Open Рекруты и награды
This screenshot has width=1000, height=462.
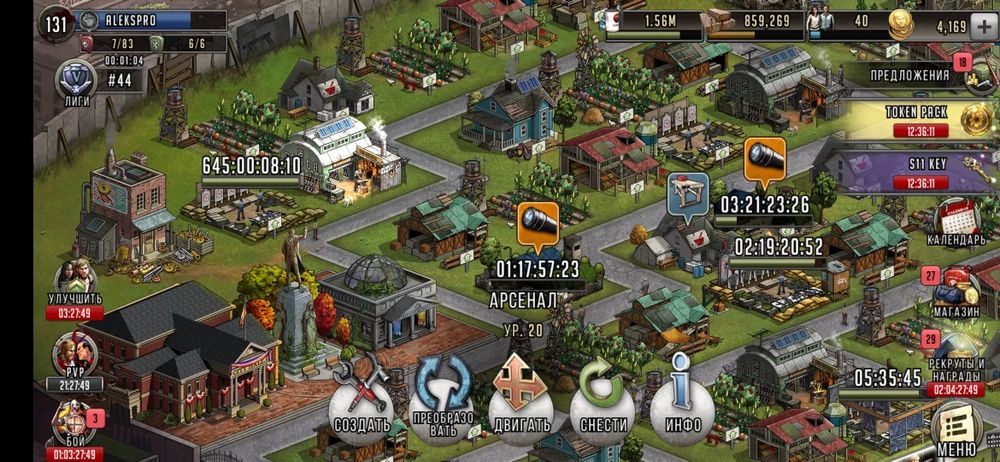point(957,358)
